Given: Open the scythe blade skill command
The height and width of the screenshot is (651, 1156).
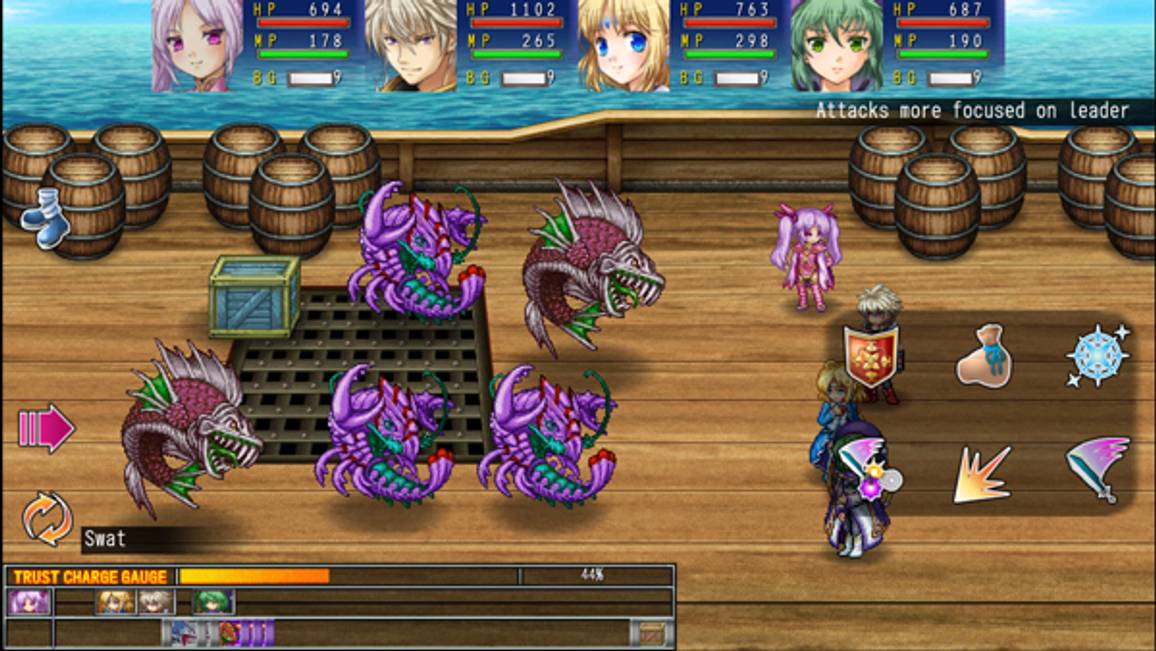Looking at the screenshot, I should coord(1097,468).
